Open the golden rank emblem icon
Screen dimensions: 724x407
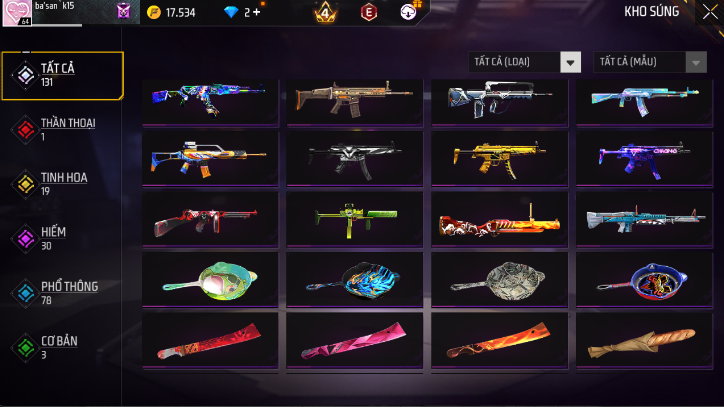(x=324, y=12)
